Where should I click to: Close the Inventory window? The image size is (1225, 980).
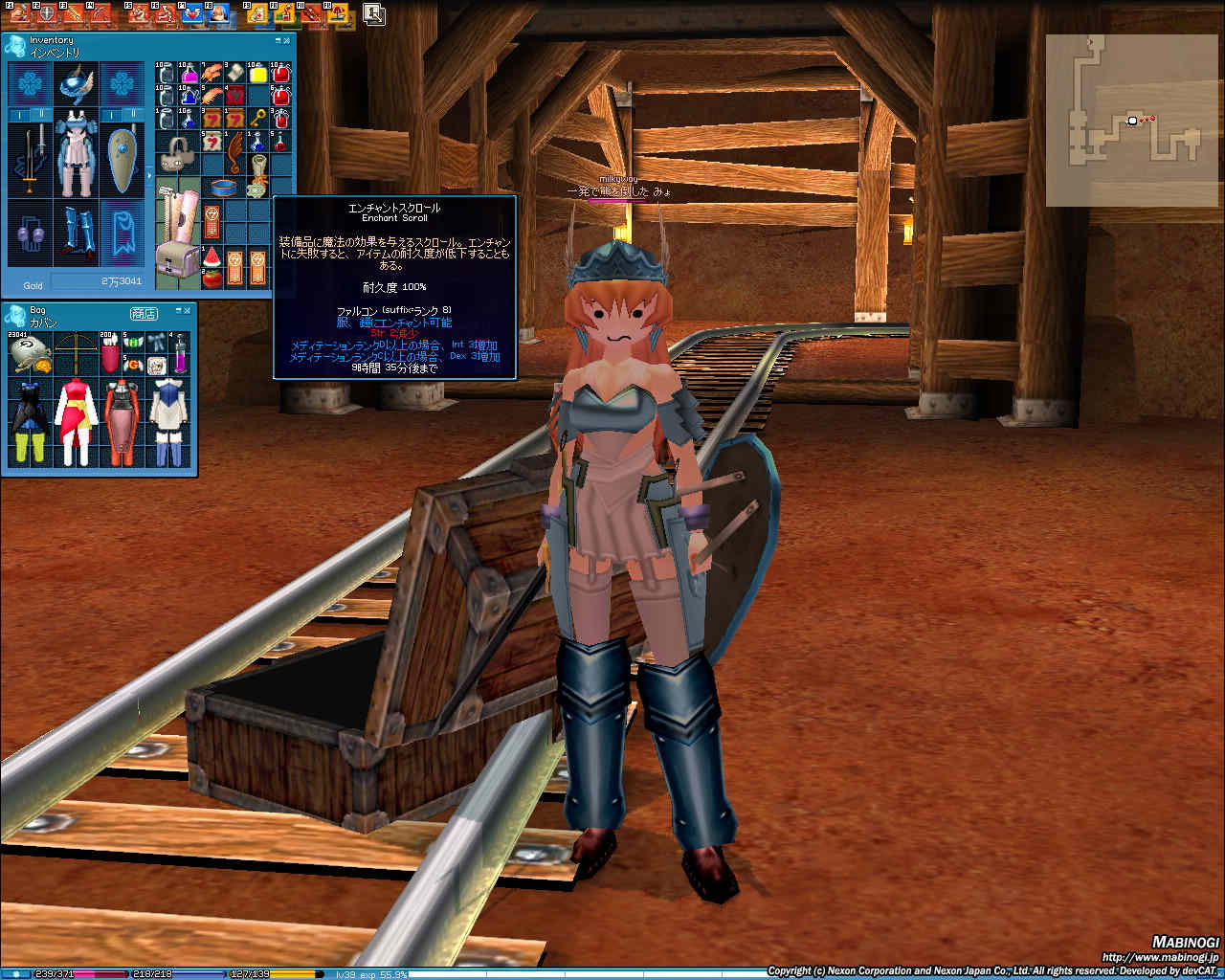[289, 41]
